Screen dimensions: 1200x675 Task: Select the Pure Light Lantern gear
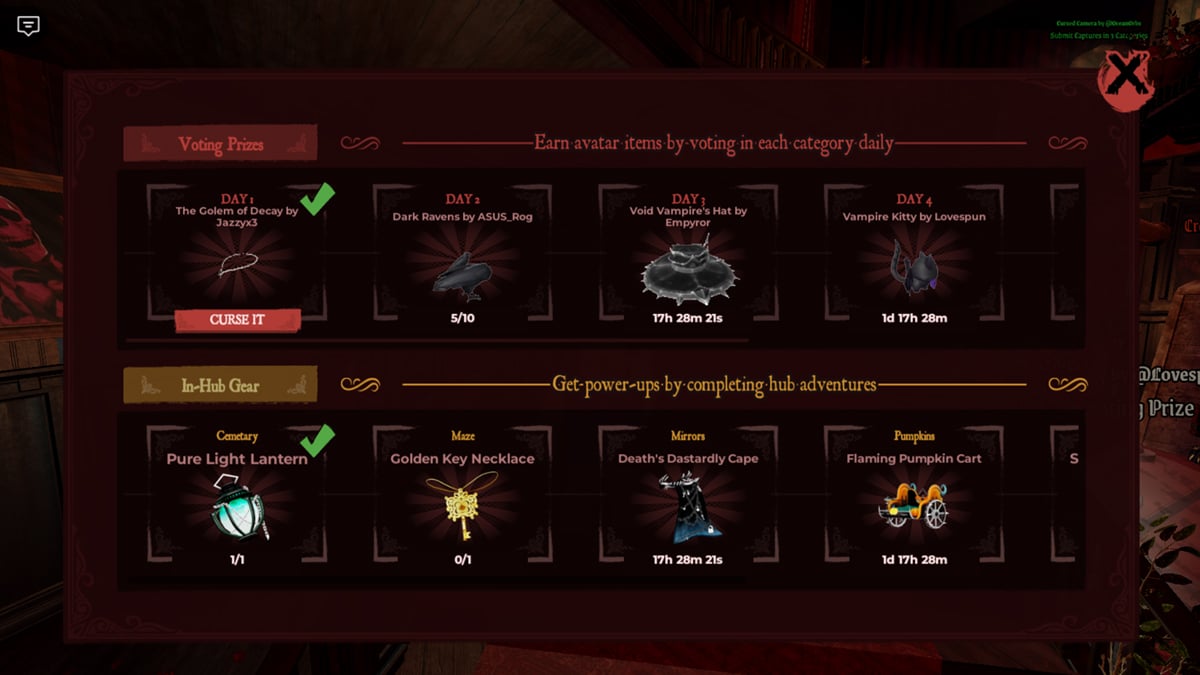coord(237,505)
